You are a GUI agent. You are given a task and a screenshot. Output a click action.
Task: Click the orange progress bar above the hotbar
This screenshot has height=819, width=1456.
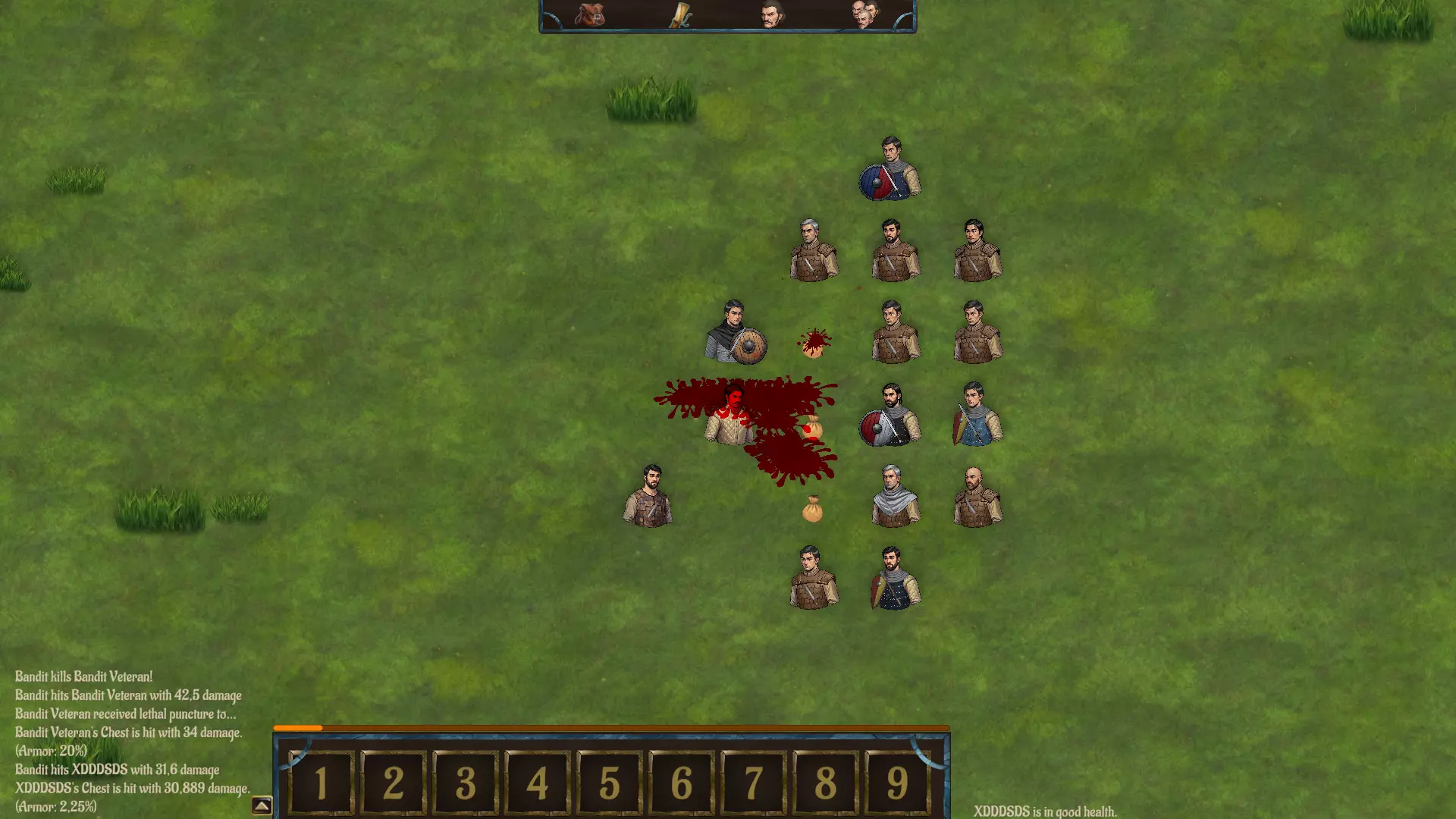coord(297,726)
